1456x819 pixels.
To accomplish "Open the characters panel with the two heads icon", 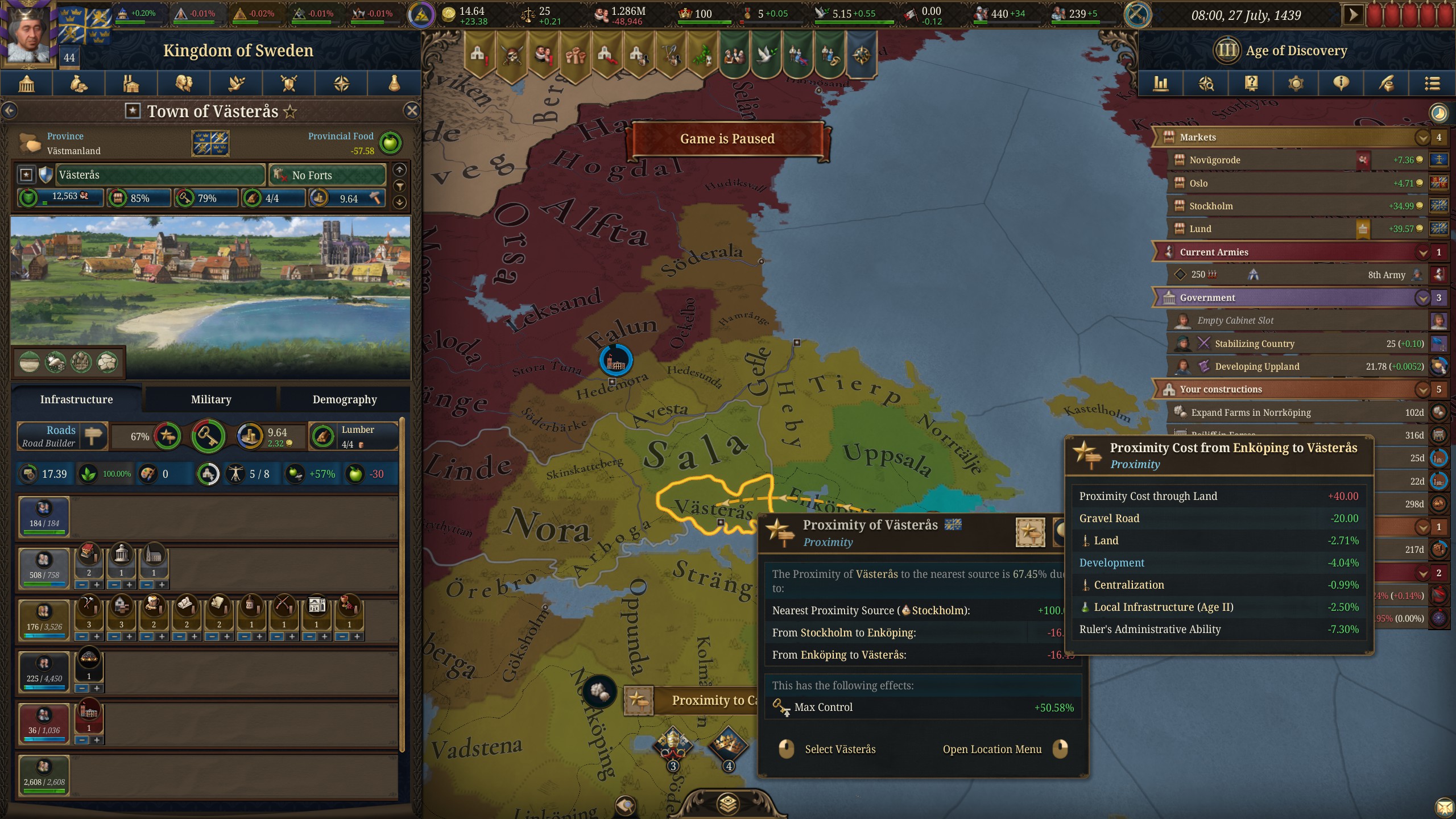I will tap(184, 84).
